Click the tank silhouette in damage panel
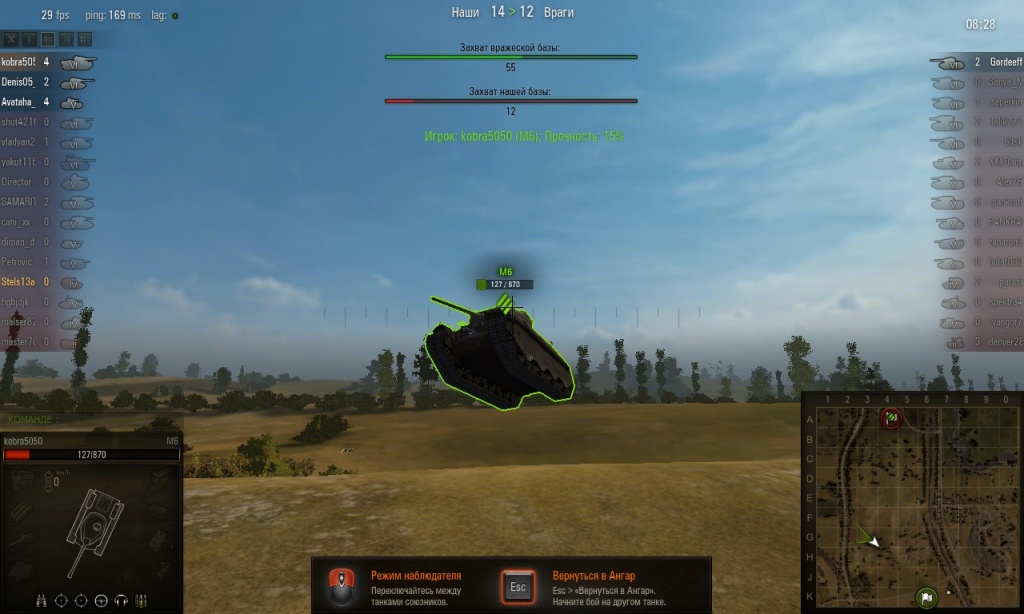 click(95, 518)
